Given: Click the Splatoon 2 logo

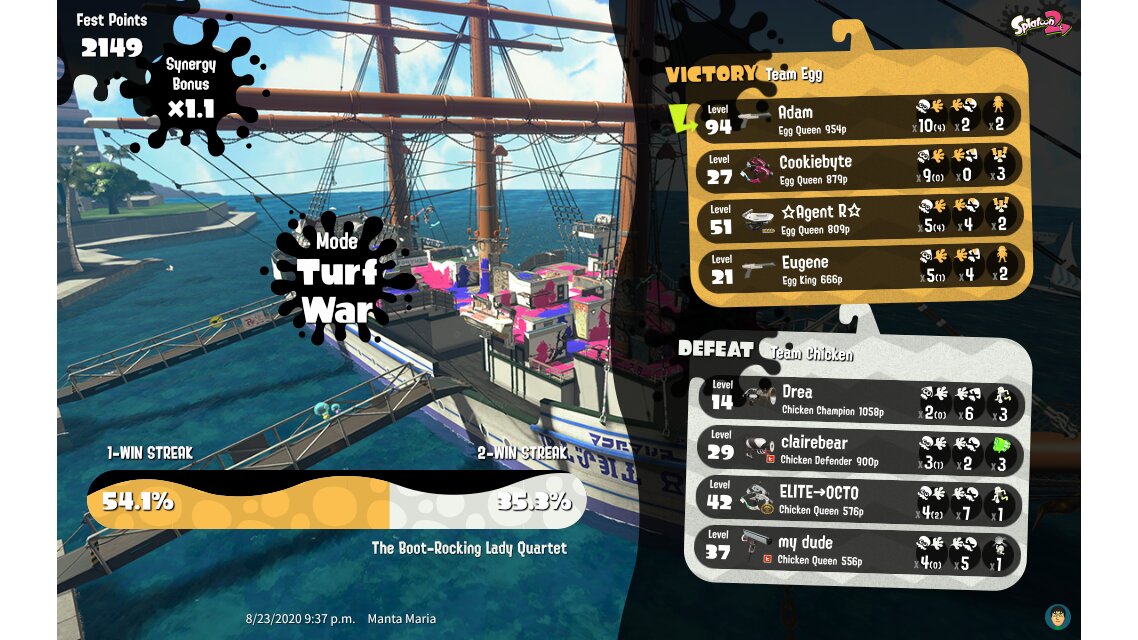Looking at the screenshot, I should coord(1040,24).
